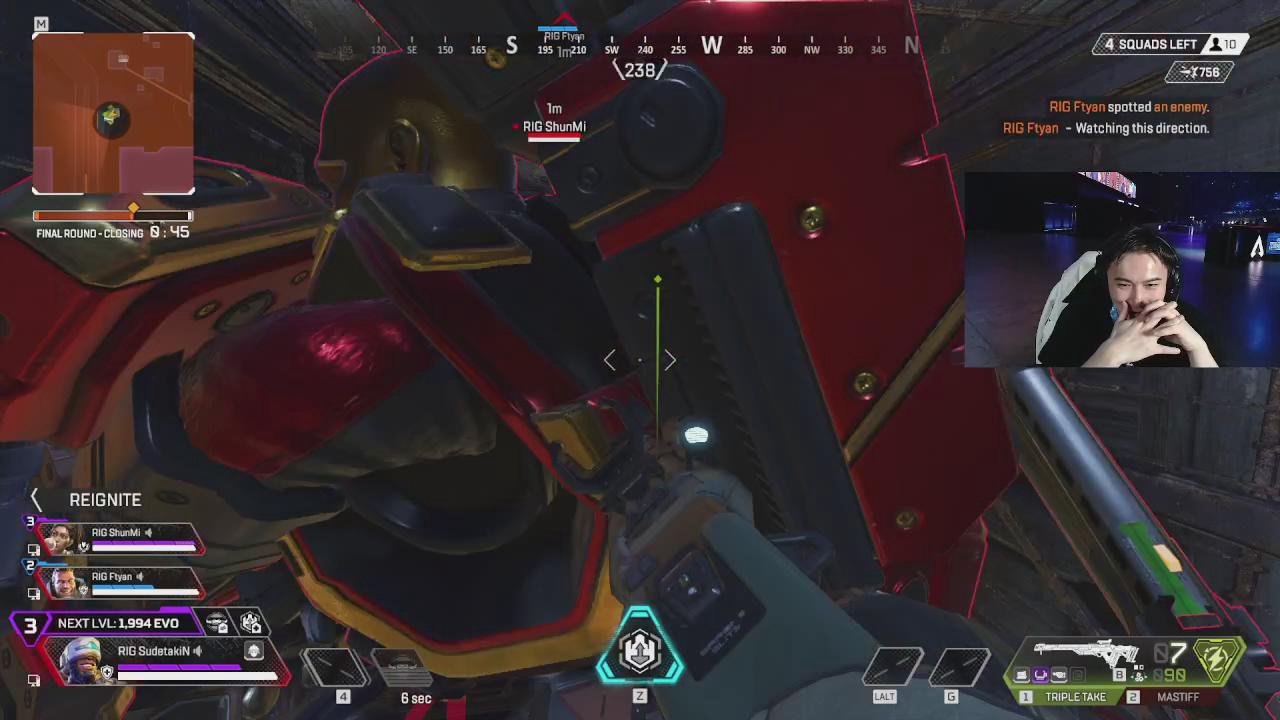Click the compass bar heading strip

click(x=640, y=48)
